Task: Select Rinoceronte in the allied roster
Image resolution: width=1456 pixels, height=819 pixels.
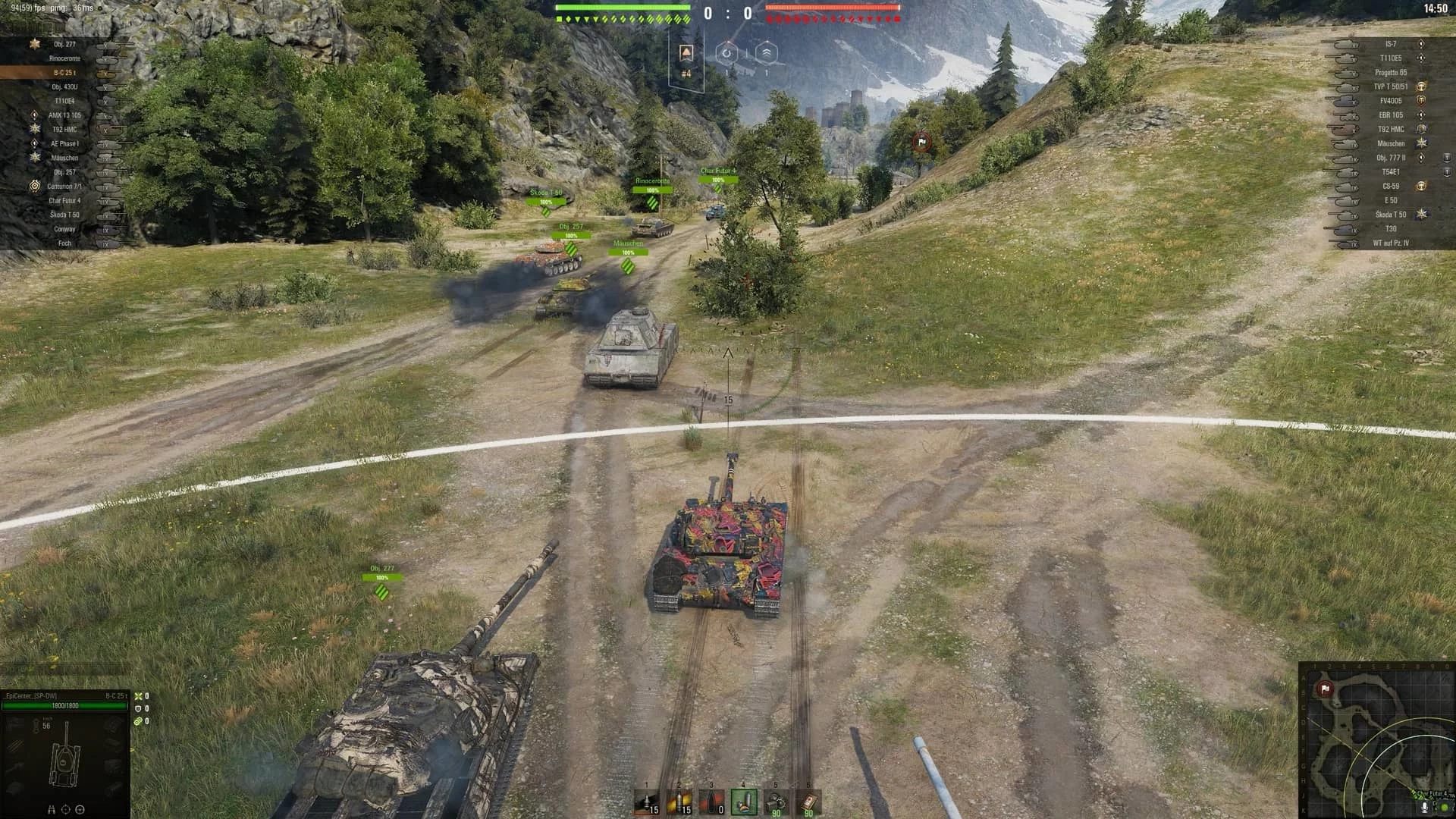Action: click(x=64, y=58)
